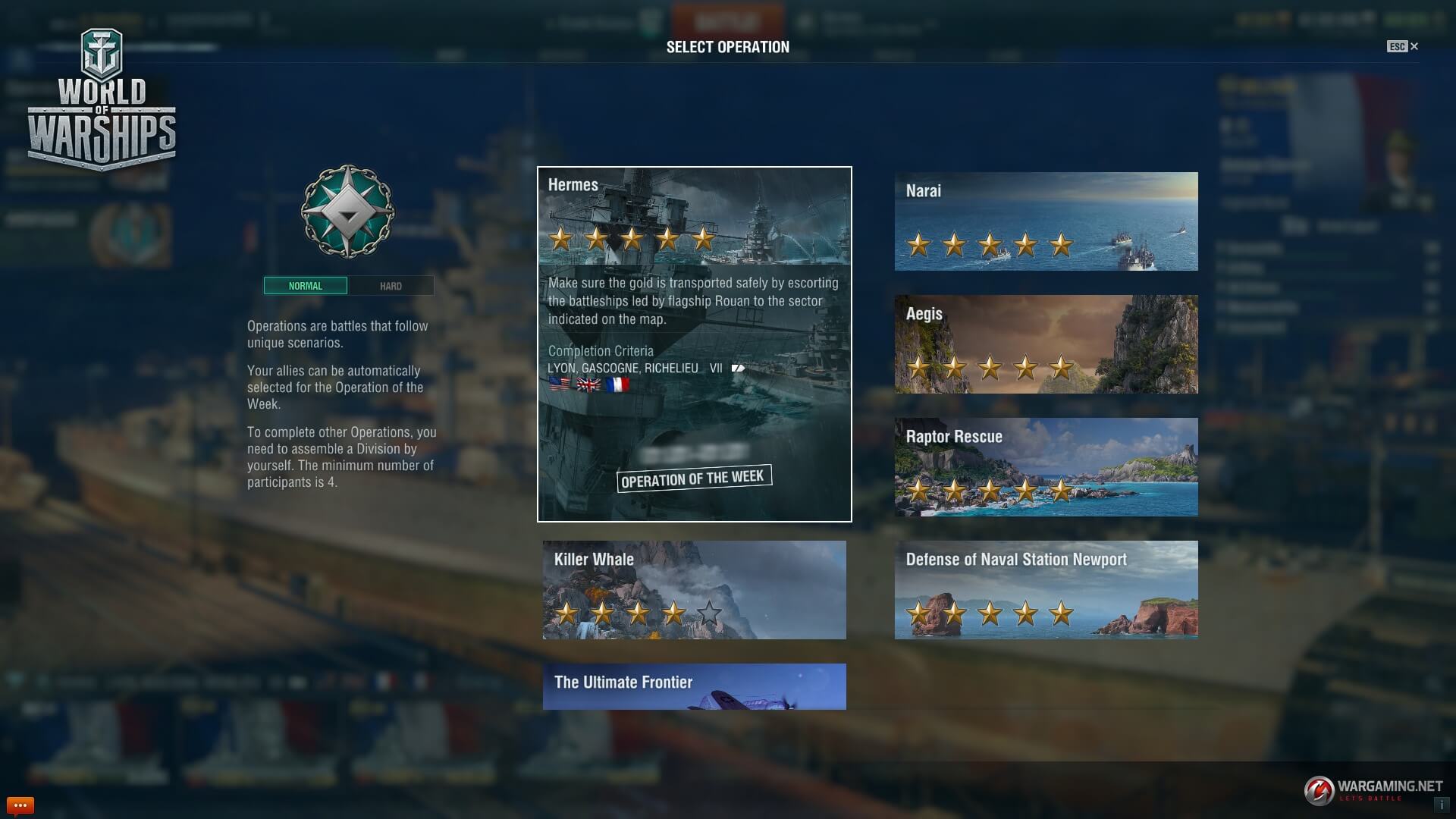Open Defense of Naval Station Newport
This screenshot has width=1456, height=819.
pos(1046,590)
